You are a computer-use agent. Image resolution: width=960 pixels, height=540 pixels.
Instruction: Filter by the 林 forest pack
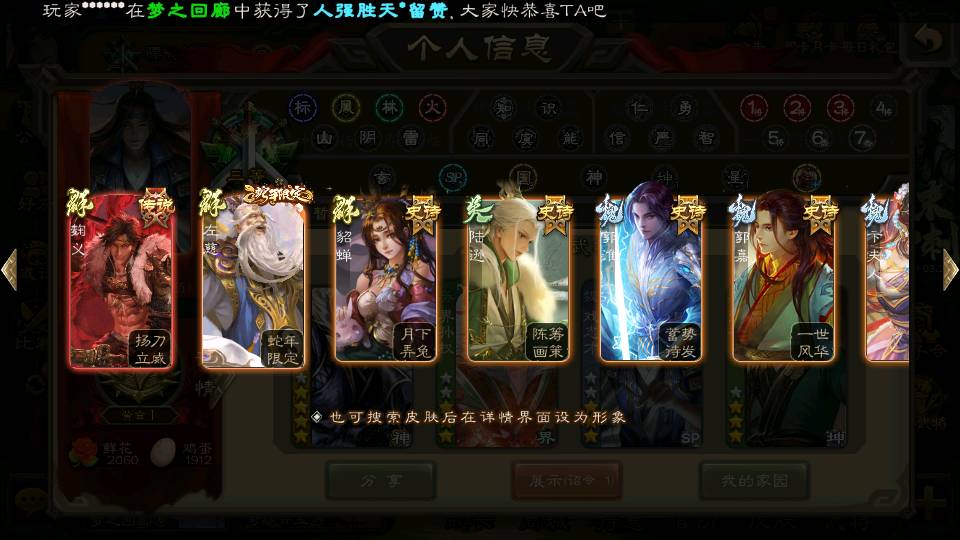click(x=390, y=106)
